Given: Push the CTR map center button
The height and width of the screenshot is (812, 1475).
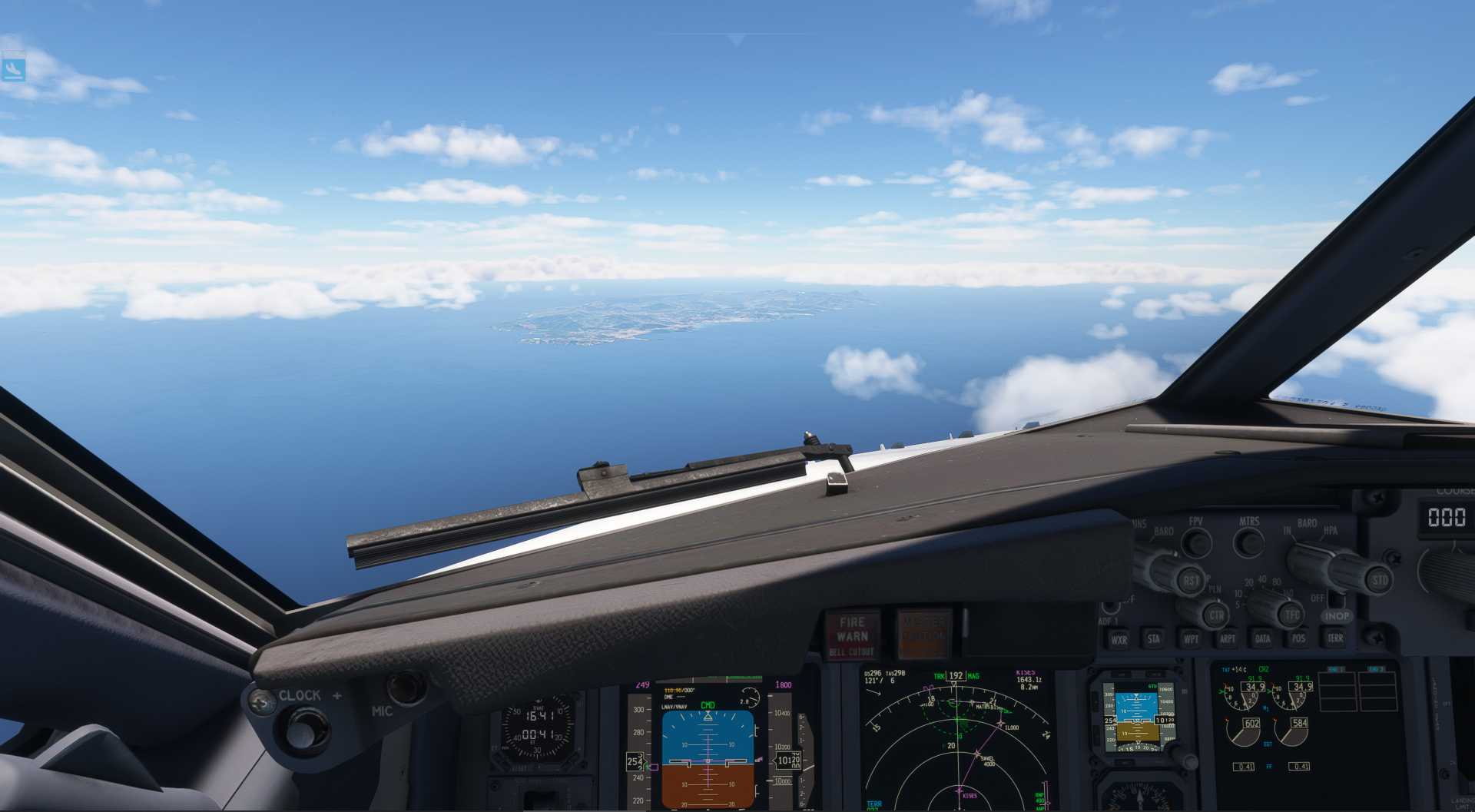Looking at the screenshot, I should [1216, 615].
